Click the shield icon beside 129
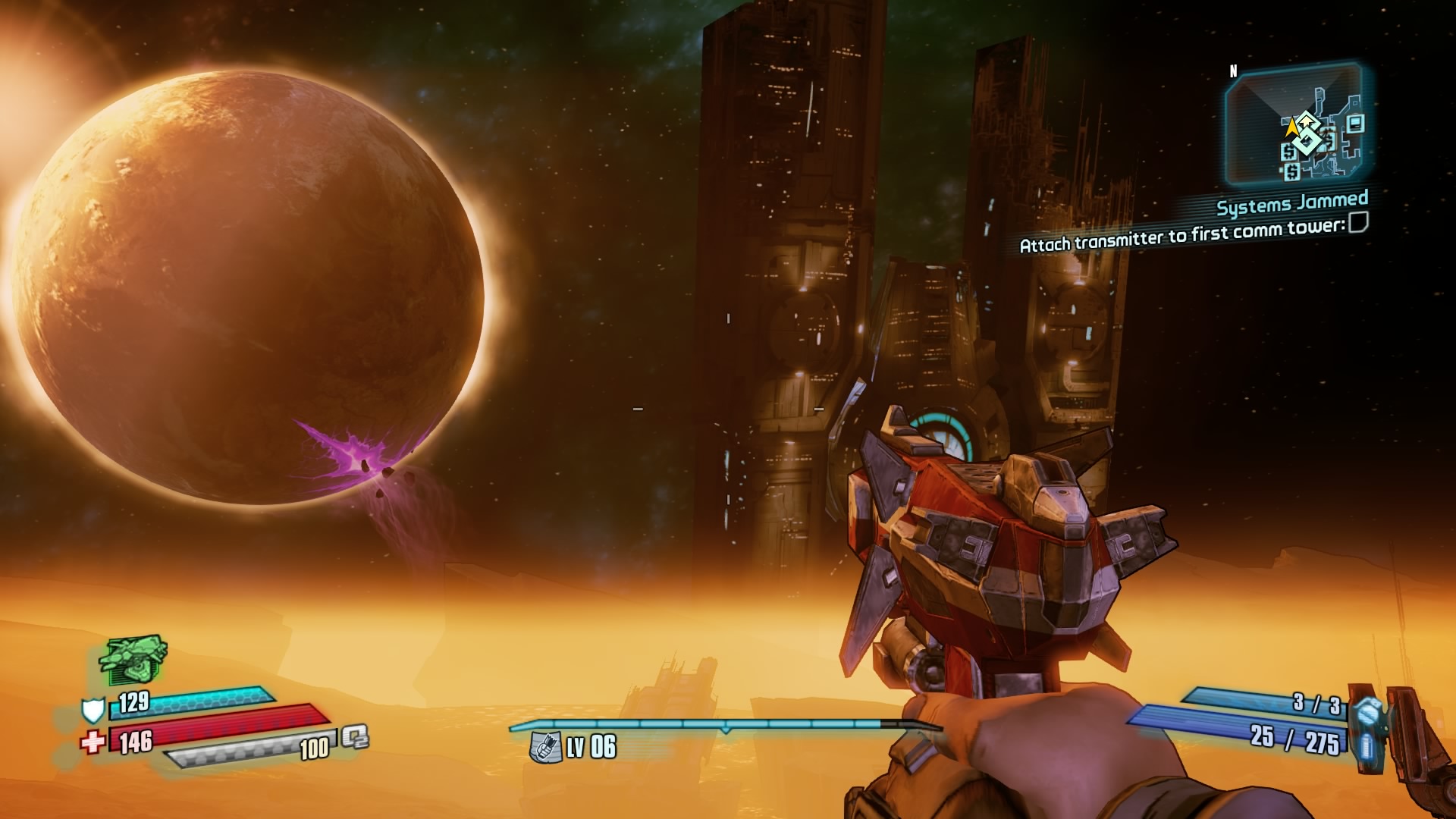Viewport: 1456px width, 819px height. pos(93,710)
